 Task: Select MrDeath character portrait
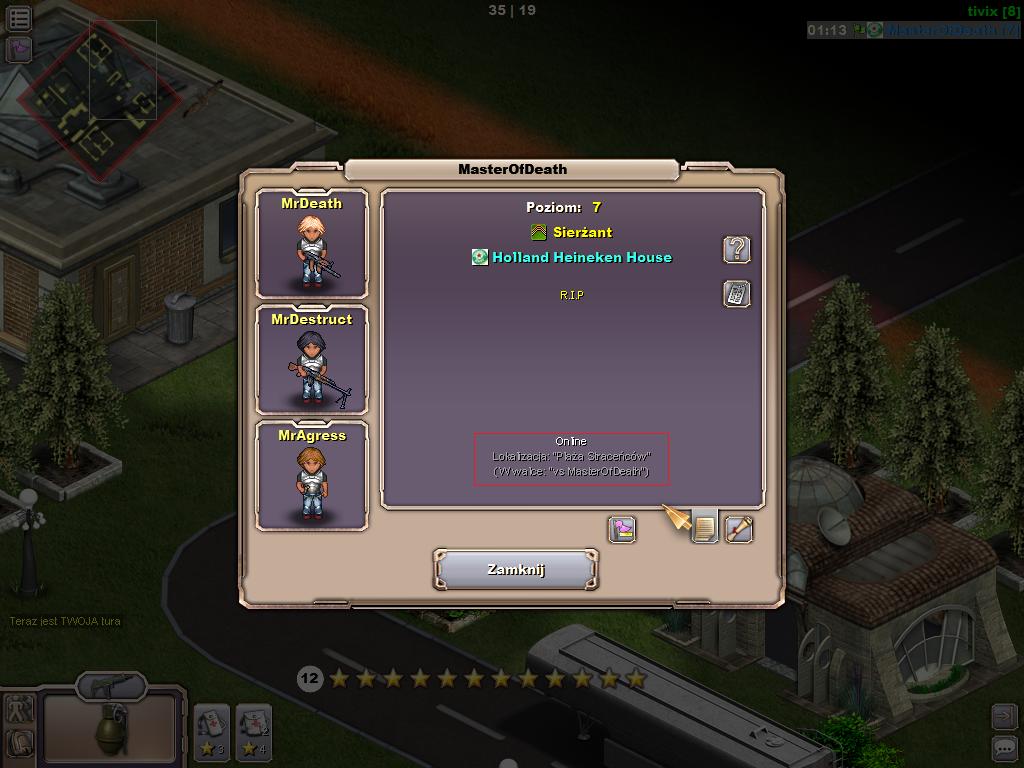pos(312,245)
